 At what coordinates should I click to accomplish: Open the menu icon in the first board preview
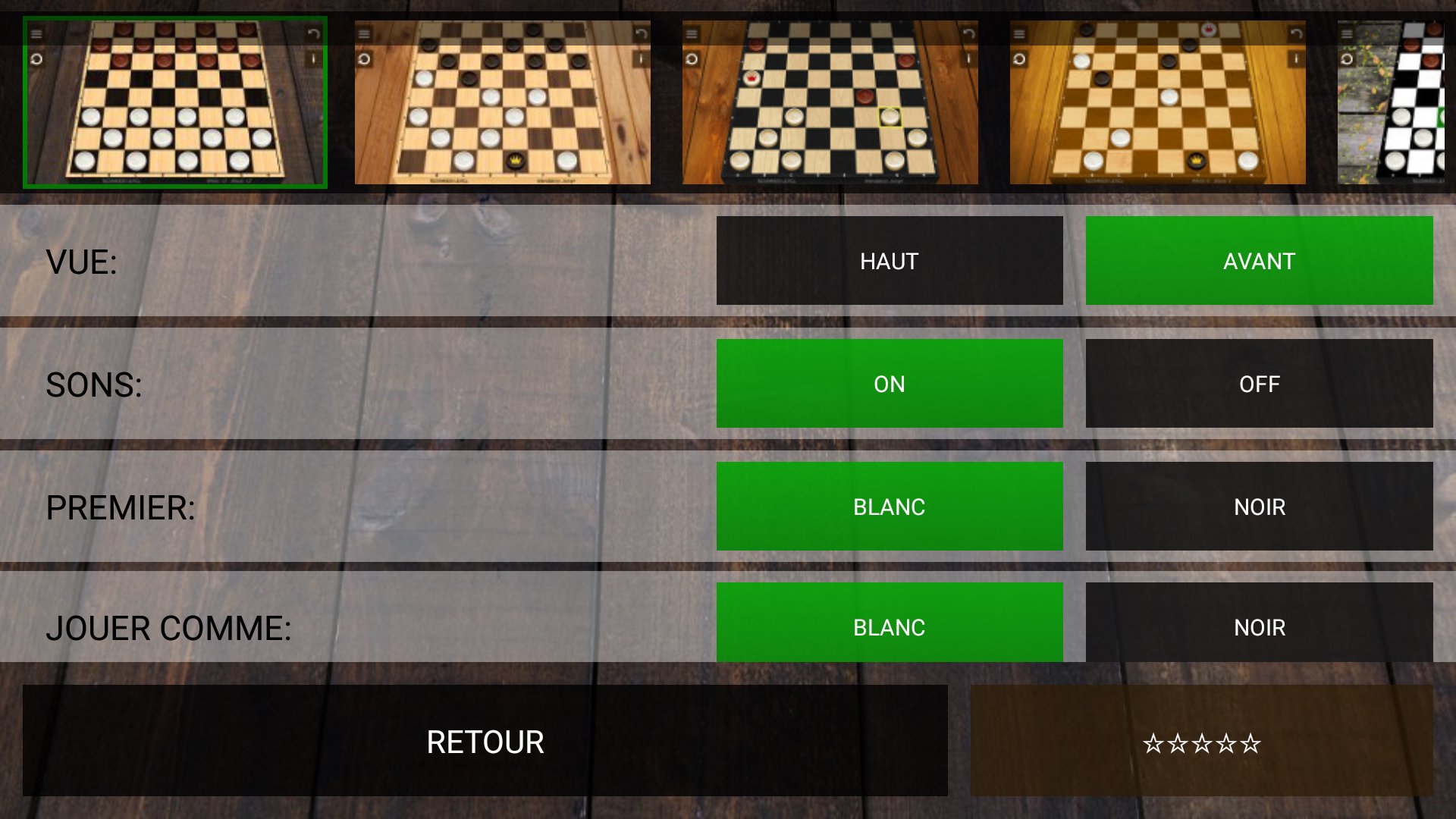click(x=36, y=33)
